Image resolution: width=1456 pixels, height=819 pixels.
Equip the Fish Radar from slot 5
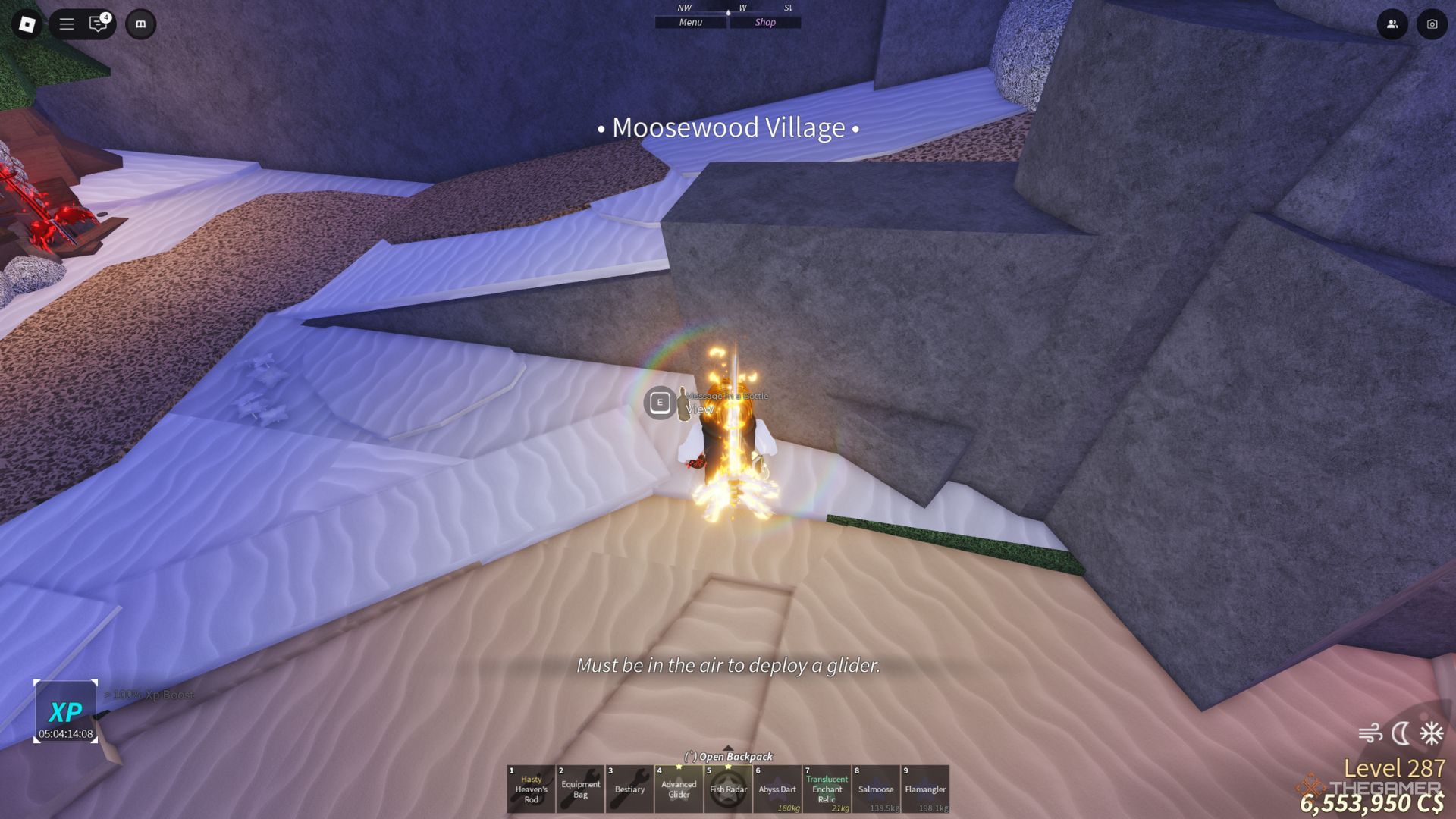[x=728, y=789]
